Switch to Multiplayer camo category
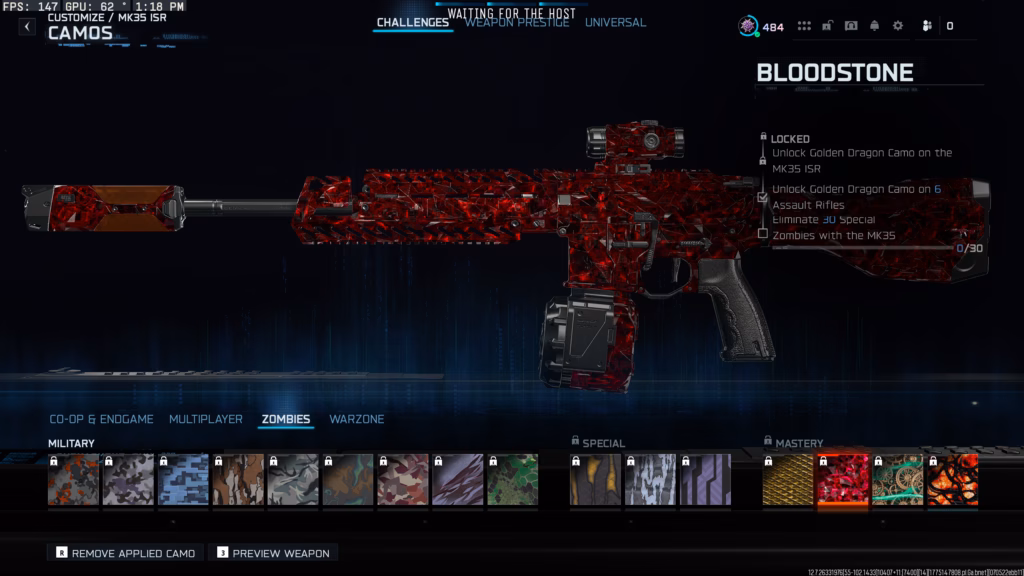1024x576 pixels. [206, 419]
